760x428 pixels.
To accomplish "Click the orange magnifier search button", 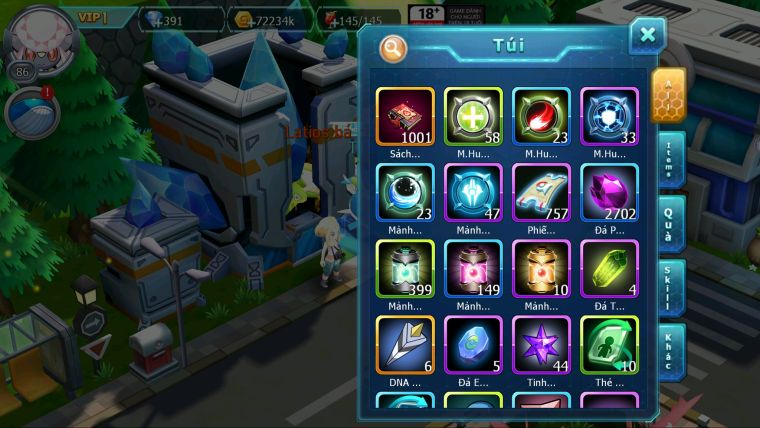I will [x=393, y=47].
